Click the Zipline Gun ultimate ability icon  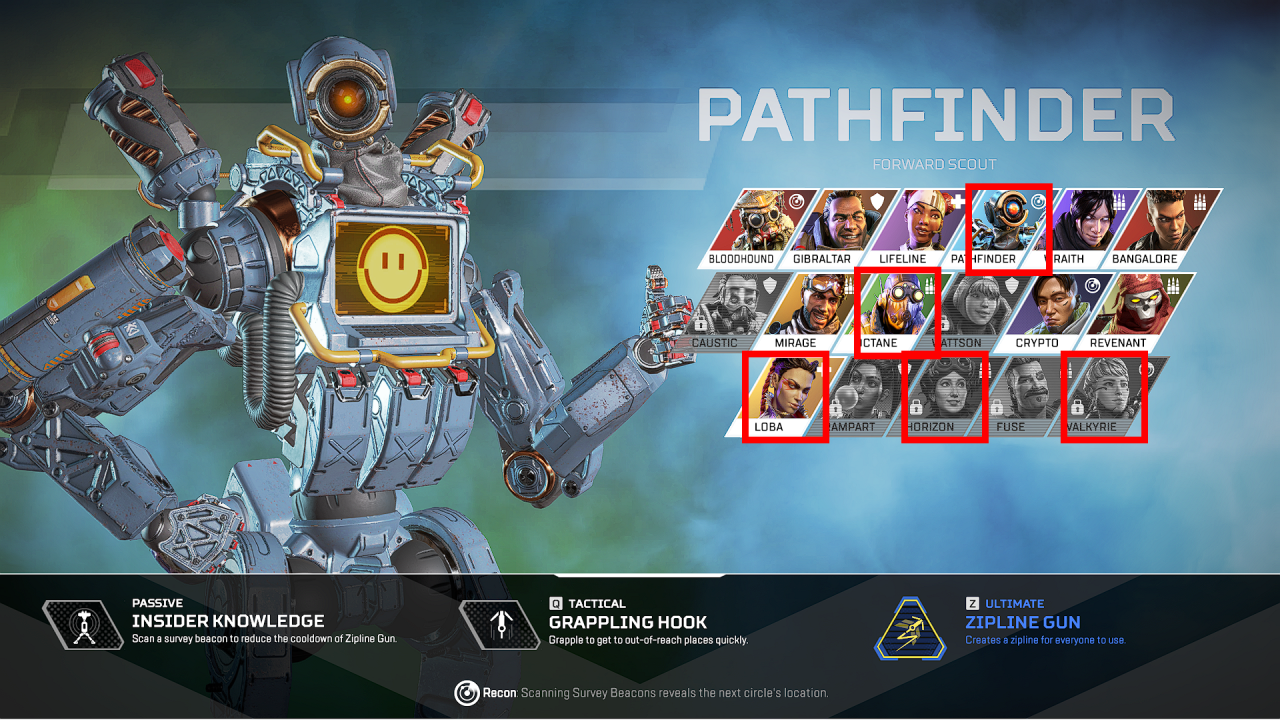[x=911, y=630]
